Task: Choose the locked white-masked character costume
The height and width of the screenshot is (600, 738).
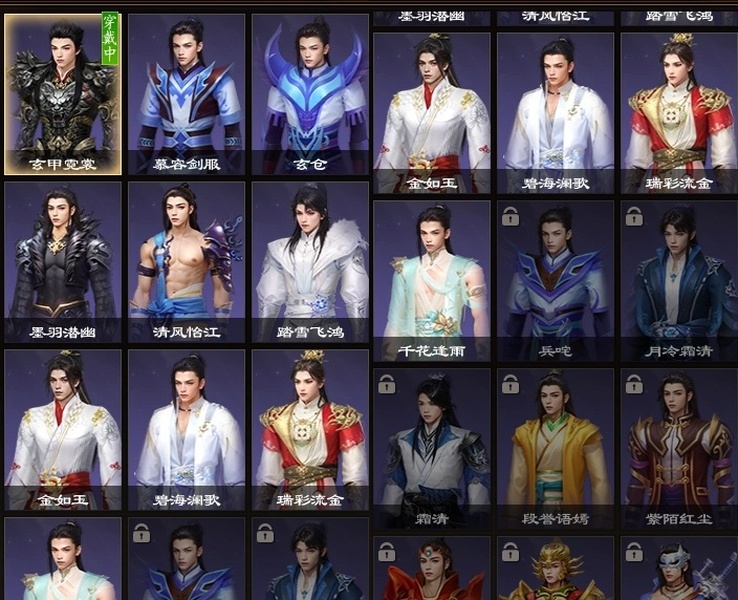Action: 679,570
